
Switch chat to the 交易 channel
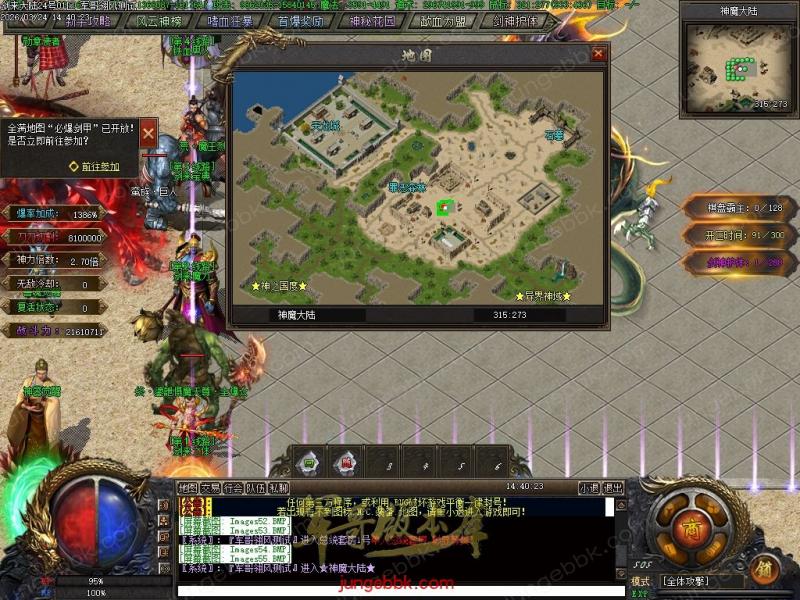[x=210, y=488]
